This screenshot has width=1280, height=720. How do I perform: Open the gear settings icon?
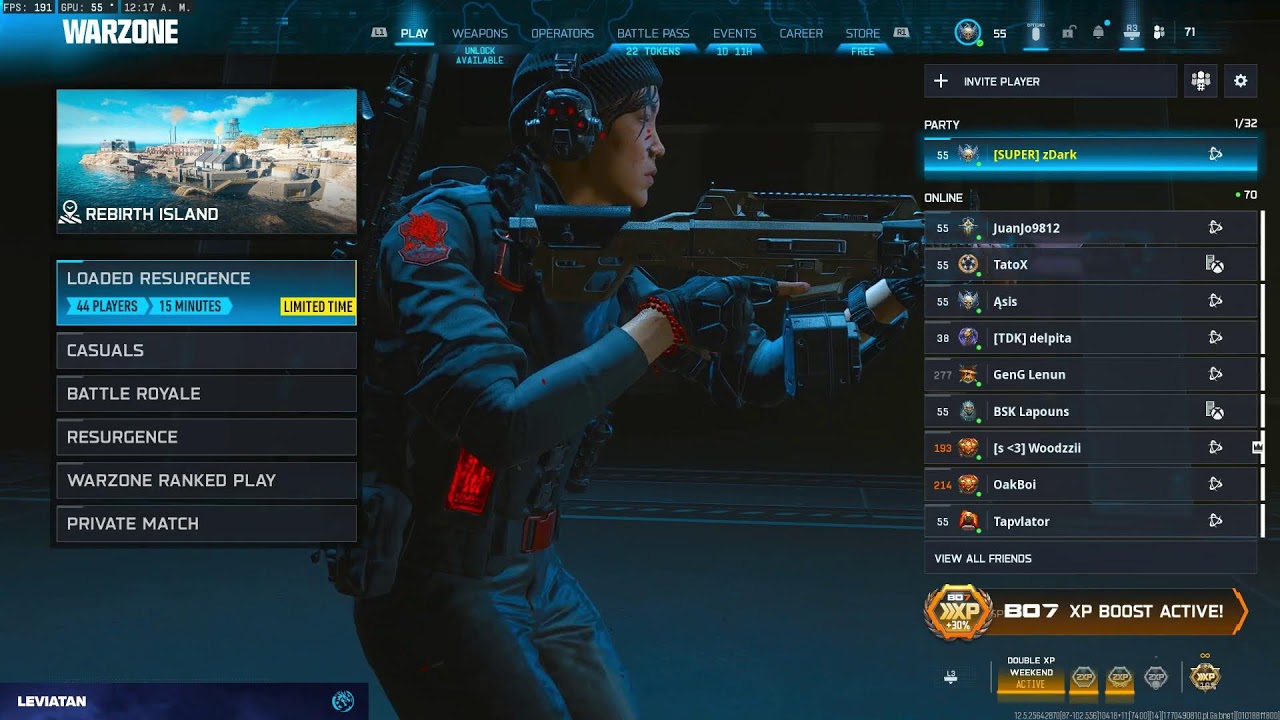tap(1240, 81)
